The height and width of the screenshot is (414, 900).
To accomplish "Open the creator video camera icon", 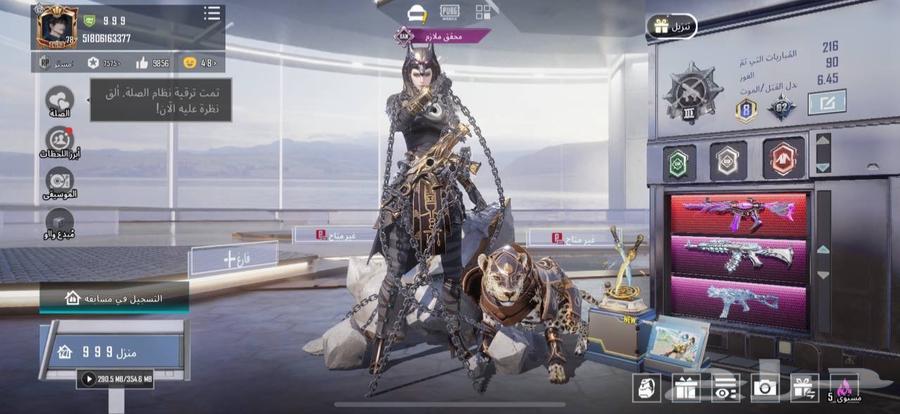I will click(59, 220).
